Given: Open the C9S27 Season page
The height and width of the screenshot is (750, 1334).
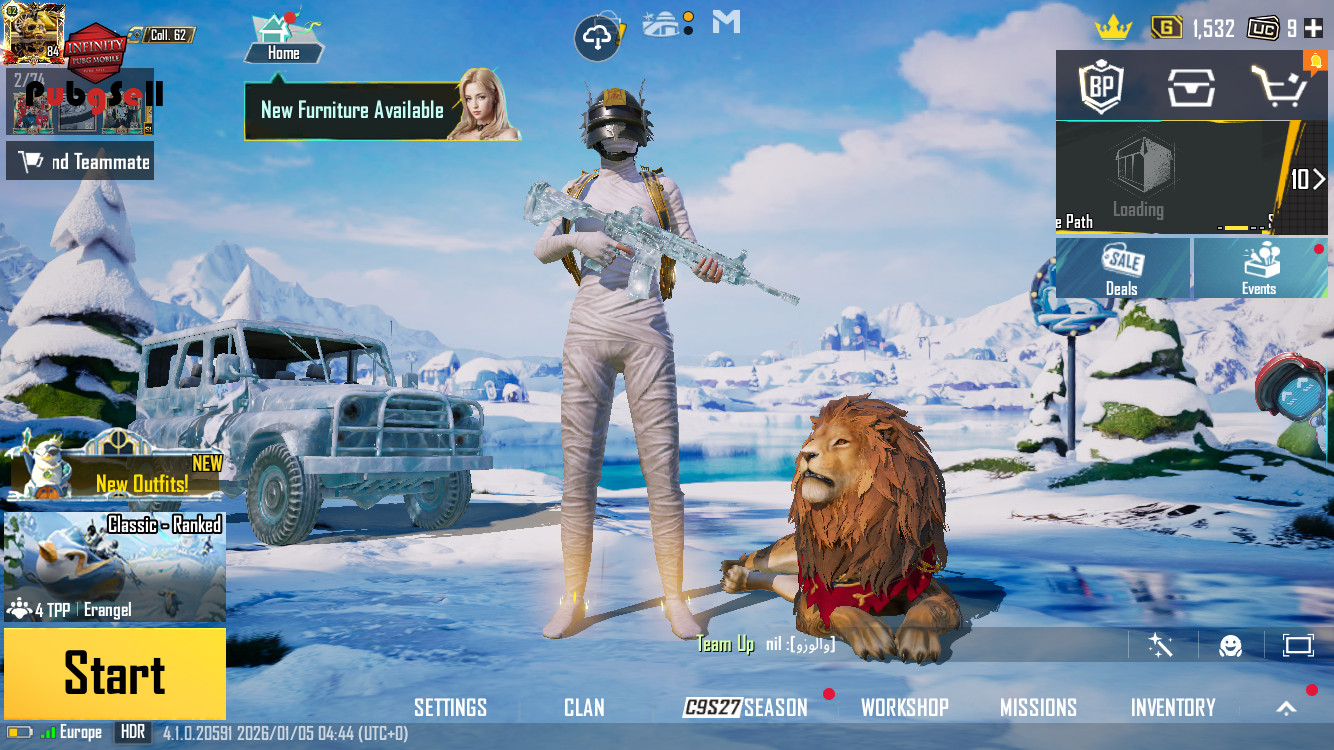Looking at the screenshot, I should click(x=746, y=708).
